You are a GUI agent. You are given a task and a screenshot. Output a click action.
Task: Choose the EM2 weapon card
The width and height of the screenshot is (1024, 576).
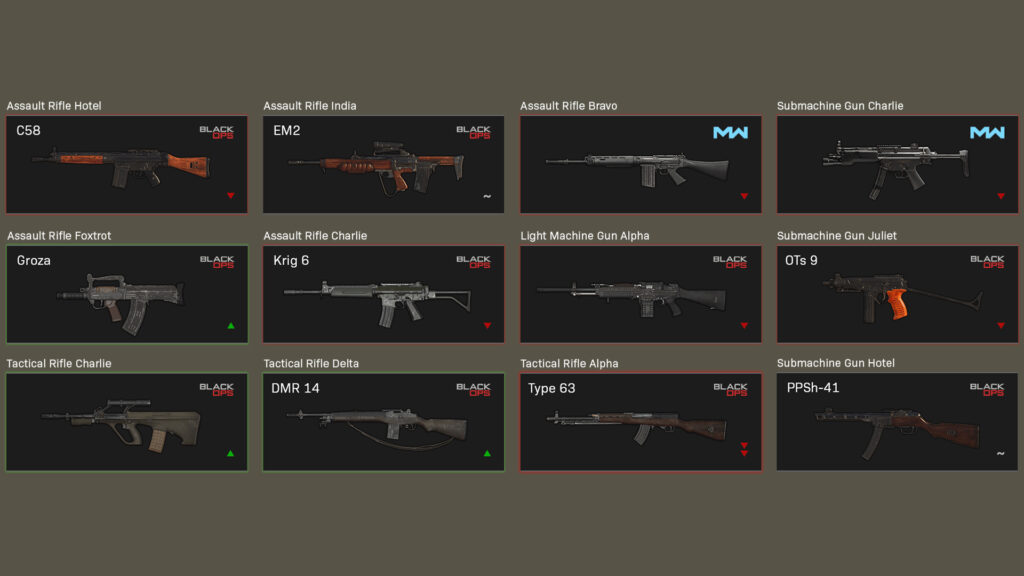tap(384, 164)
